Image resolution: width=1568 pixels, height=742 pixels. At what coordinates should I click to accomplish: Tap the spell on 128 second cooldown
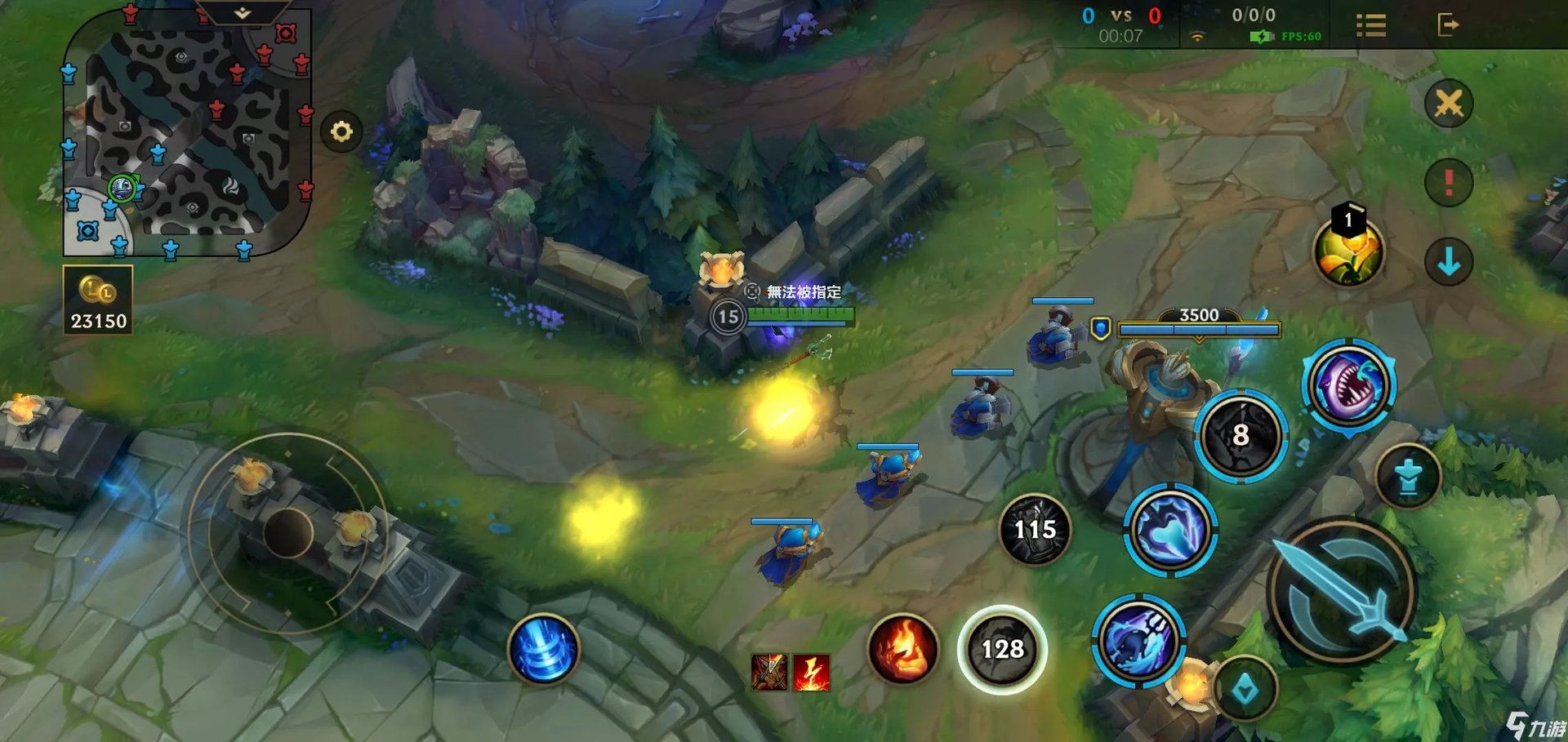click(1002, 649)
